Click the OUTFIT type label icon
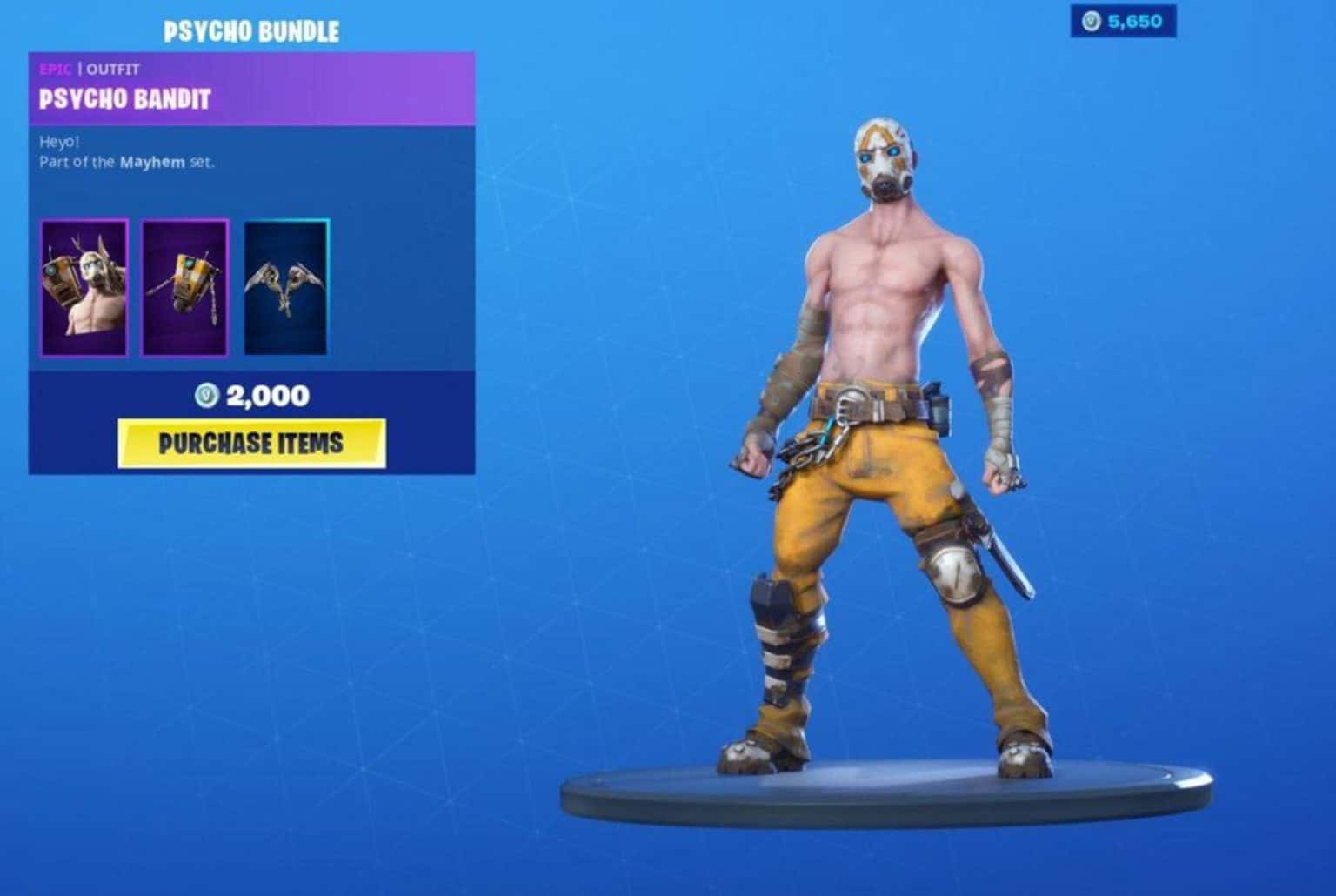1336x896 pixels. (111, 70)
